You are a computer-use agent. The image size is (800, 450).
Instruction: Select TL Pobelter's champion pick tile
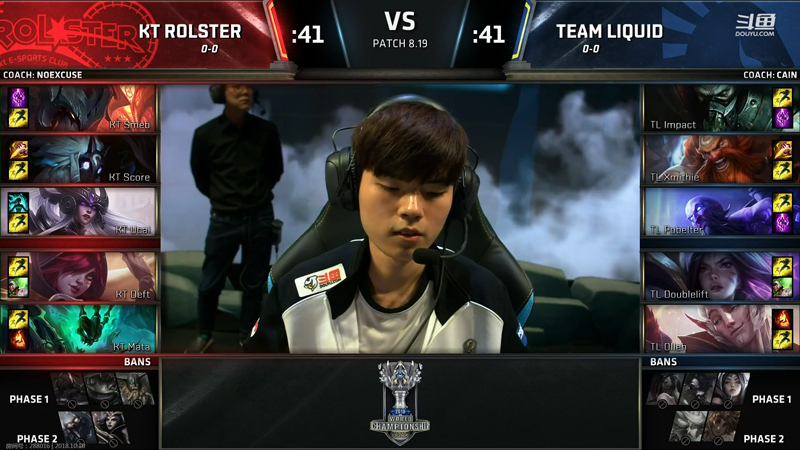tap(706, 211)
